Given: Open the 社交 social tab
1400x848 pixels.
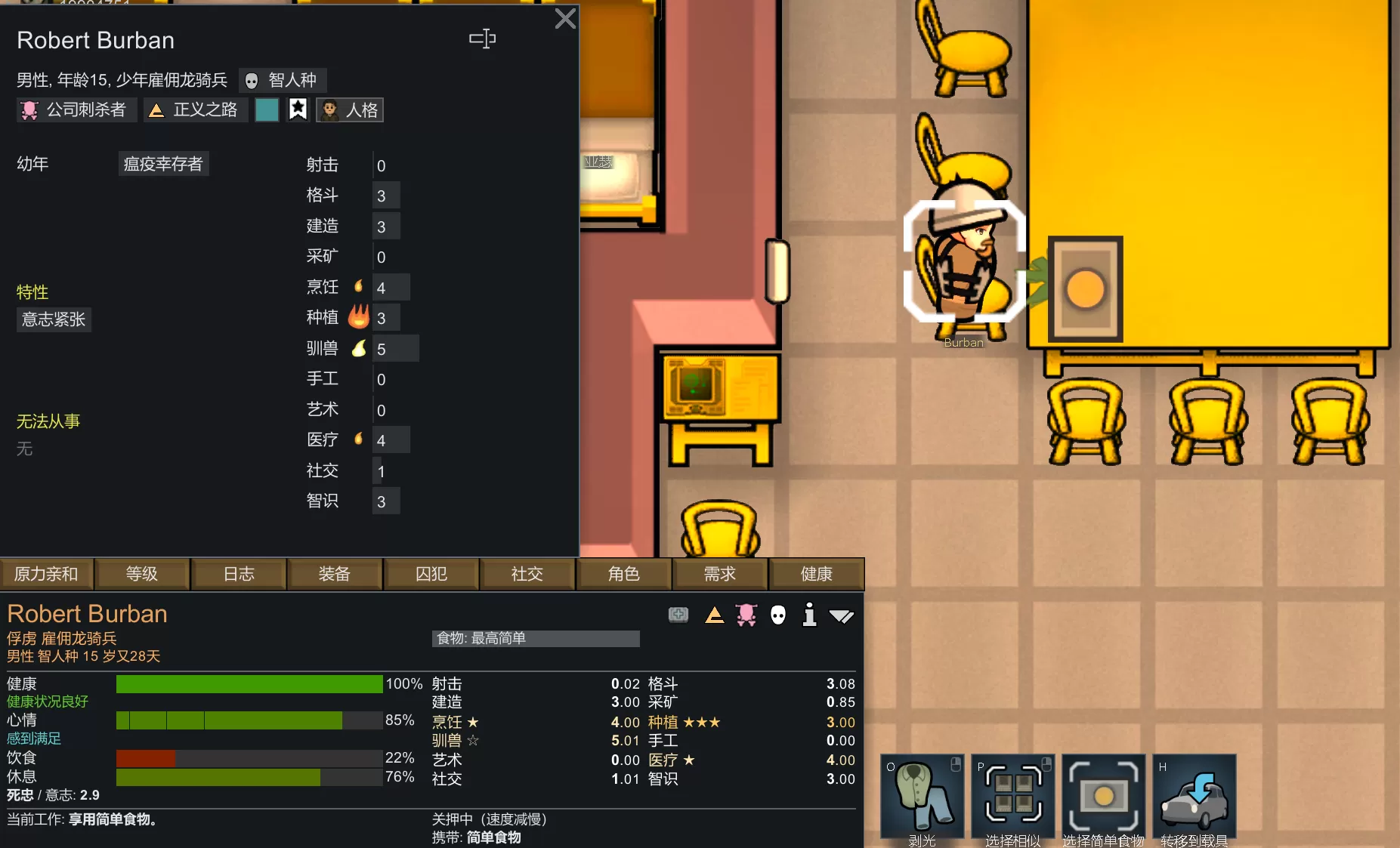Looking at the screenshot, I should pos(527,574).
